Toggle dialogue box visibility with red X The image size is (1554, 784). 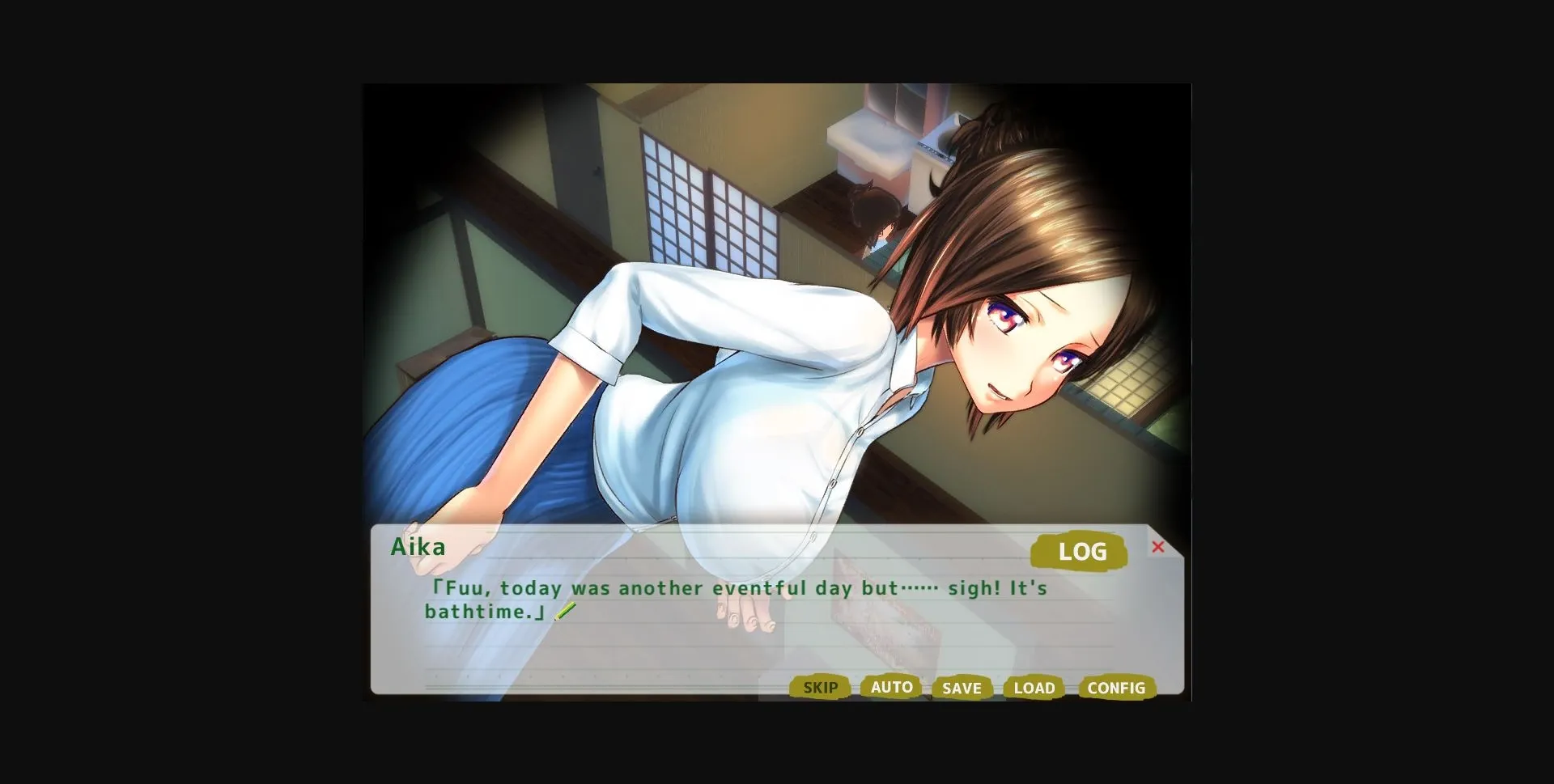[x=1159, y=547]
